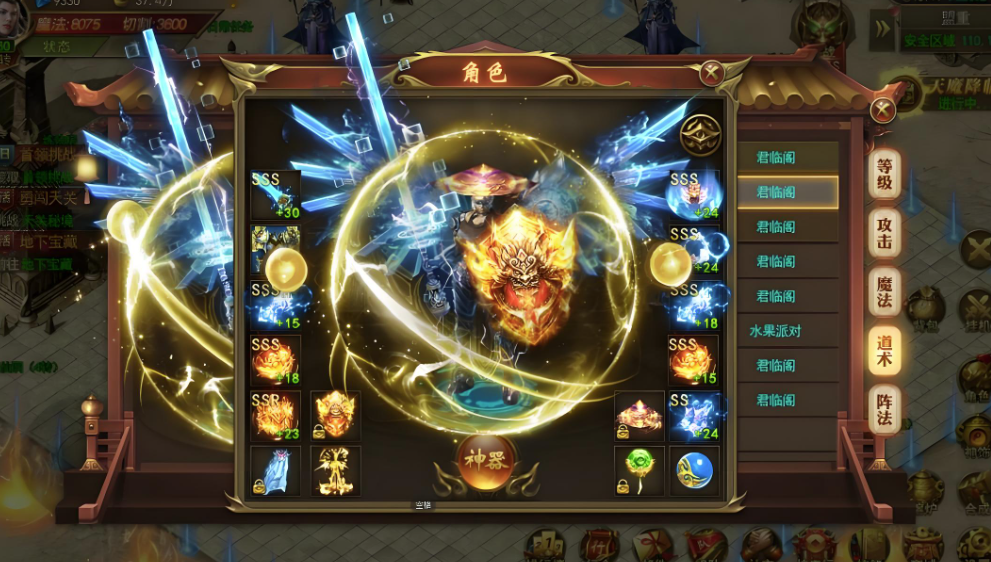
Task: Open the 阵法 formation tab
Action: pyautogui.click(x=884, y=408)
